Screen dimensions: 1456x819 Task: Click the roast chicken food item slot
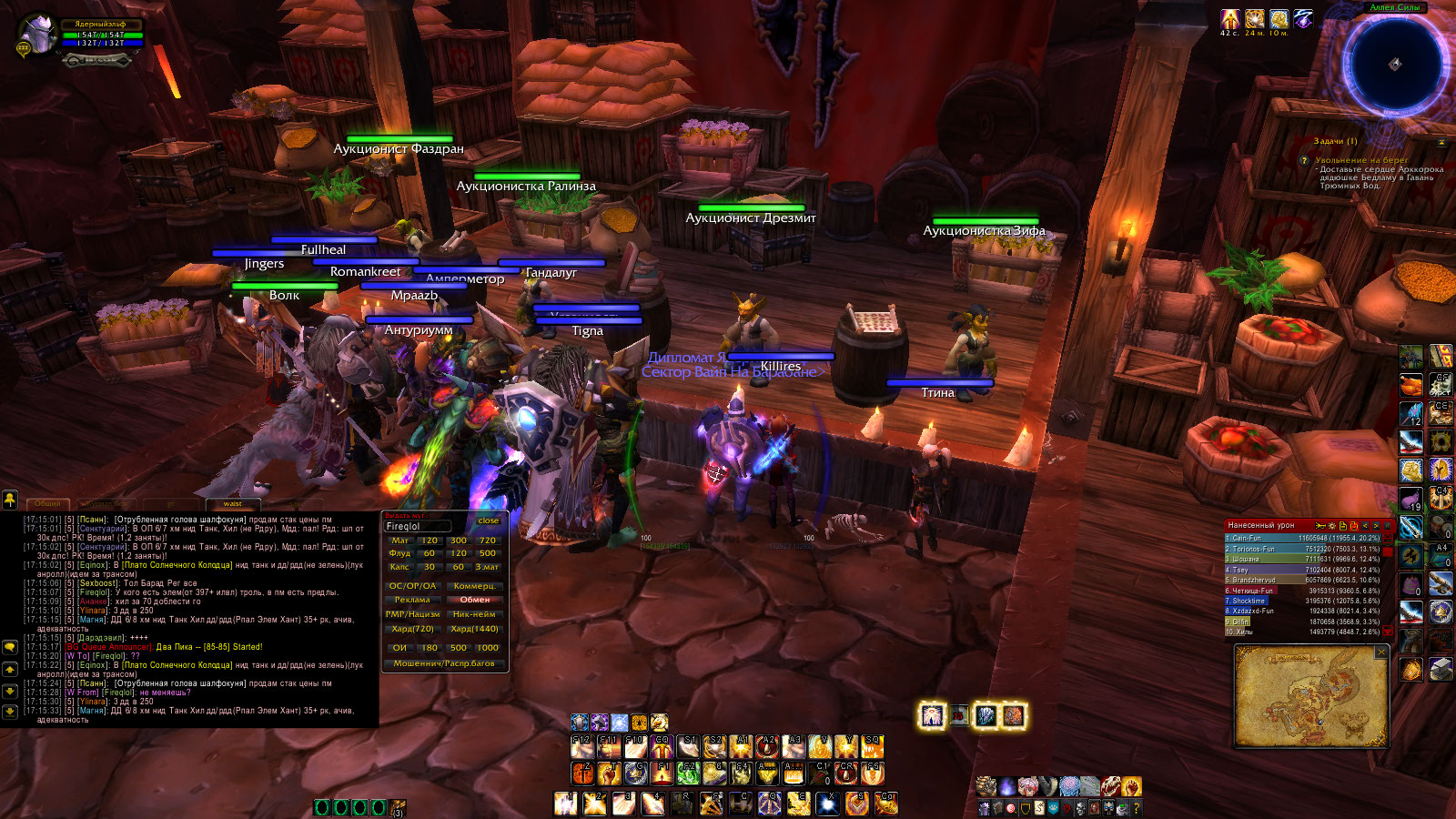tap(1410, 385)
